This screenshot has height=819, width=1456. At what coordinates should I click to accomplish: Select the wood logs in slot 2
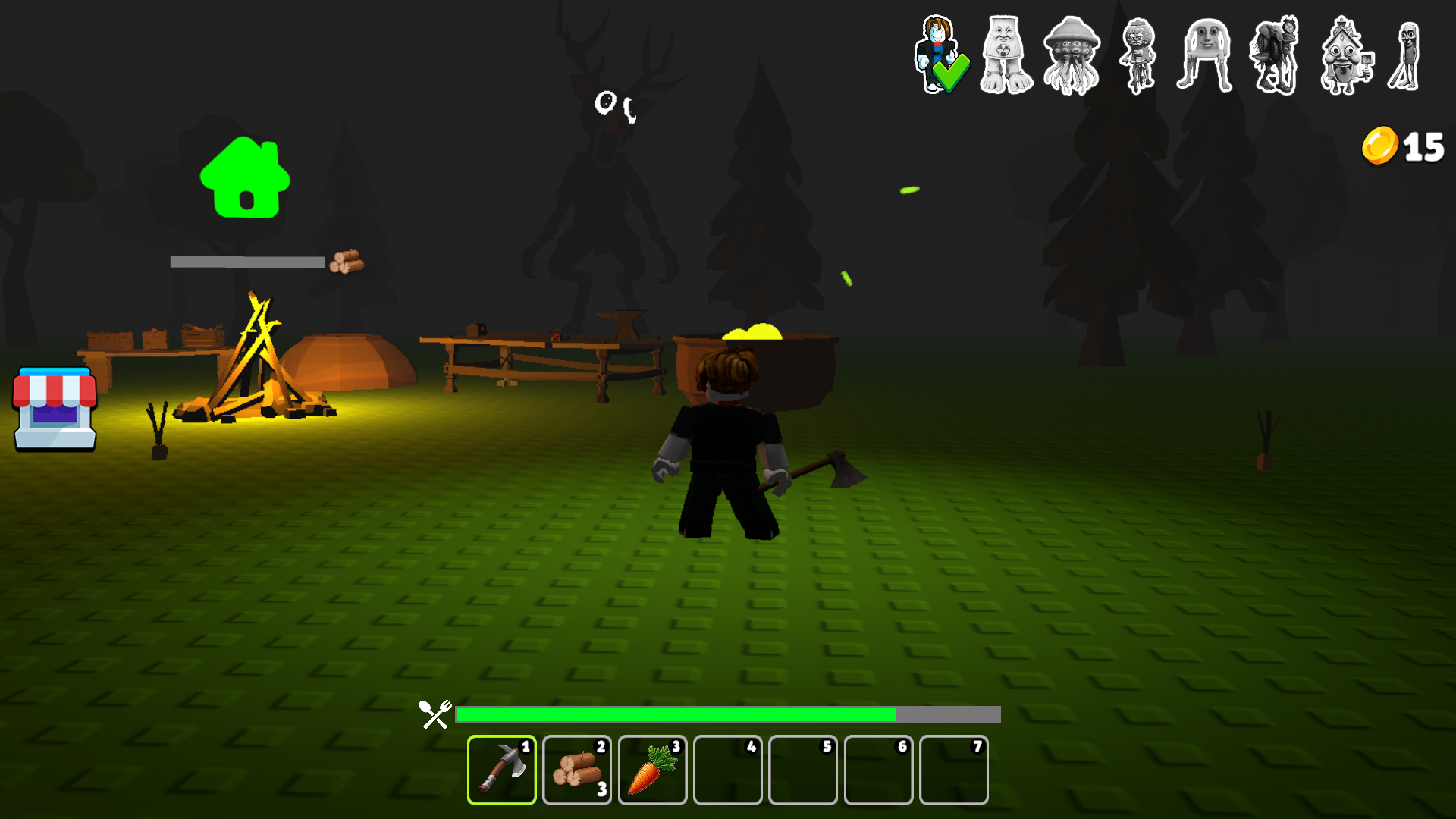(x=576, y=770)
